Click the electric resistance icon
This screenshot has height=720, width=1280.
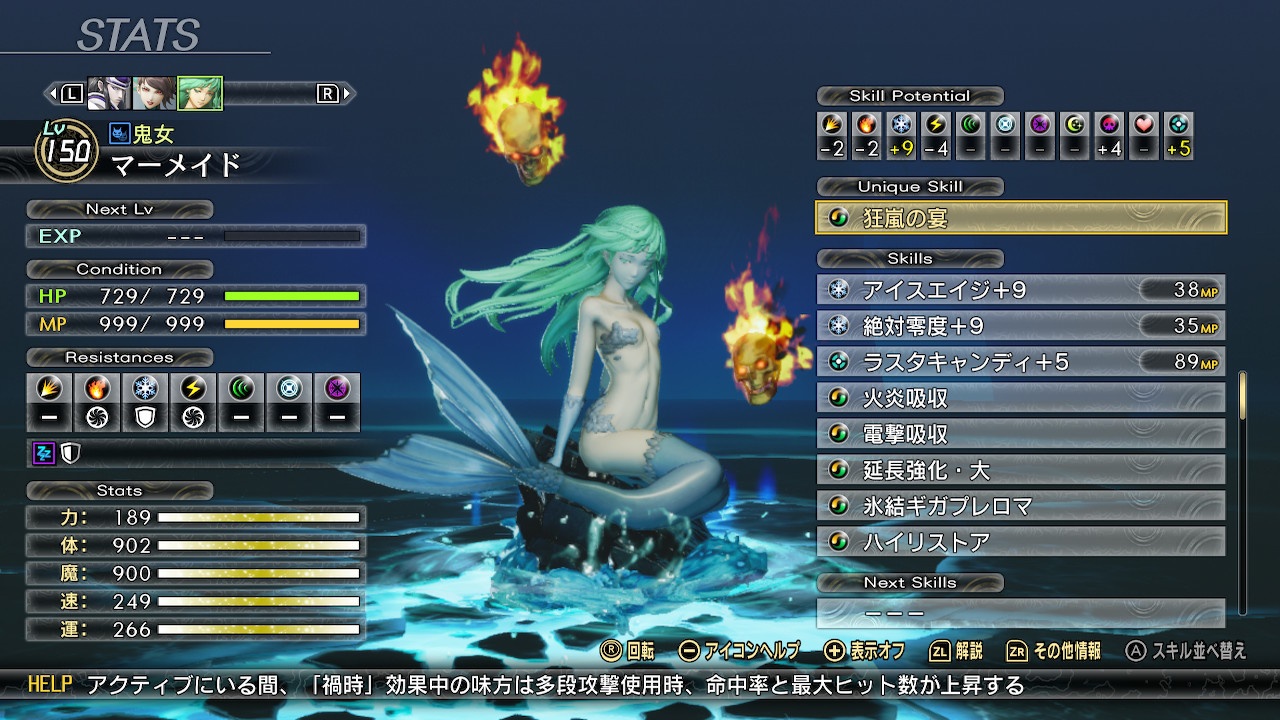(193, 388)
